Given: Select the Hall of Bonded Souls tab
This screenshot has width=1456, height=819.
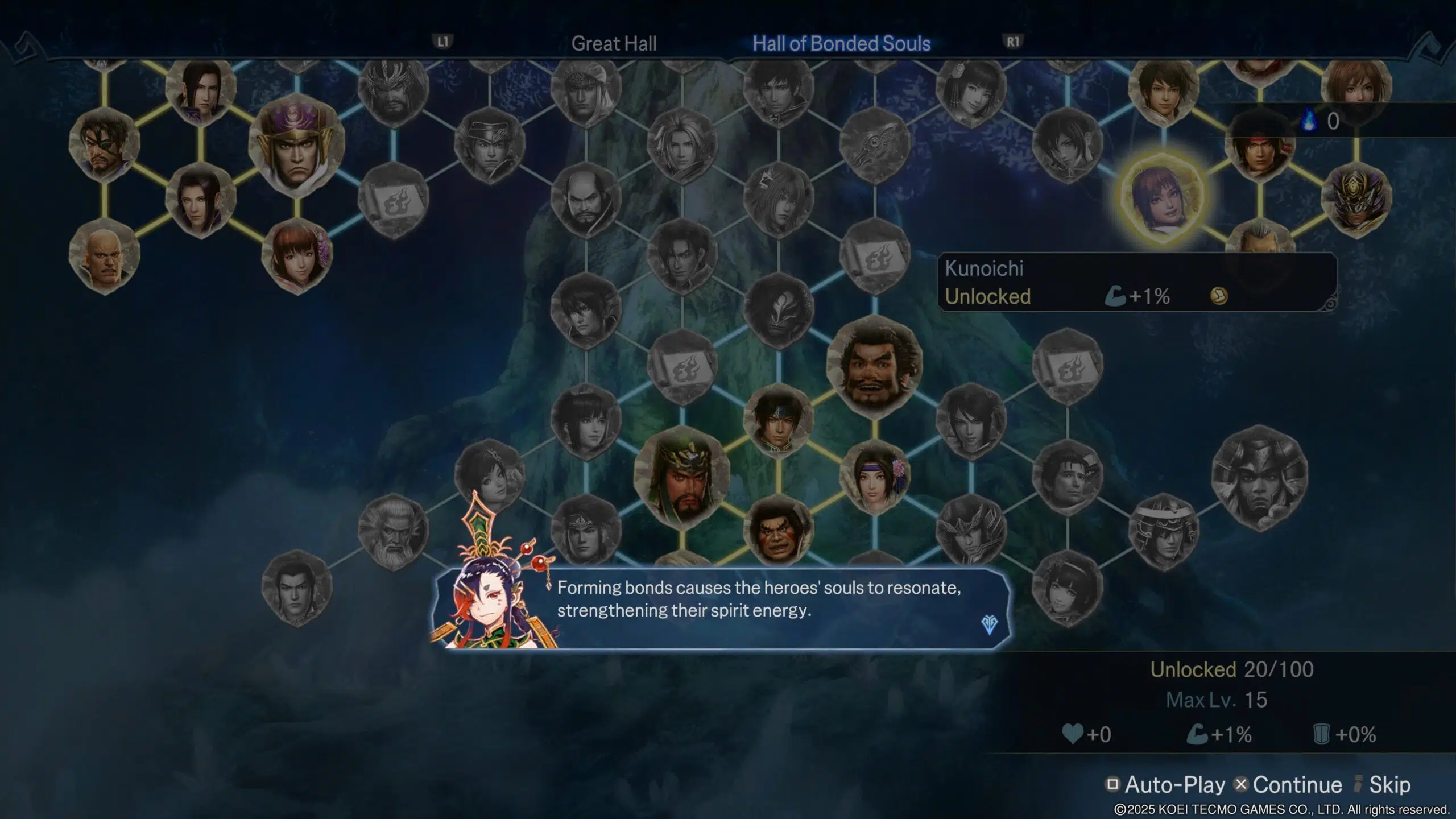Looking at the screenshot, I should point(841,43).
